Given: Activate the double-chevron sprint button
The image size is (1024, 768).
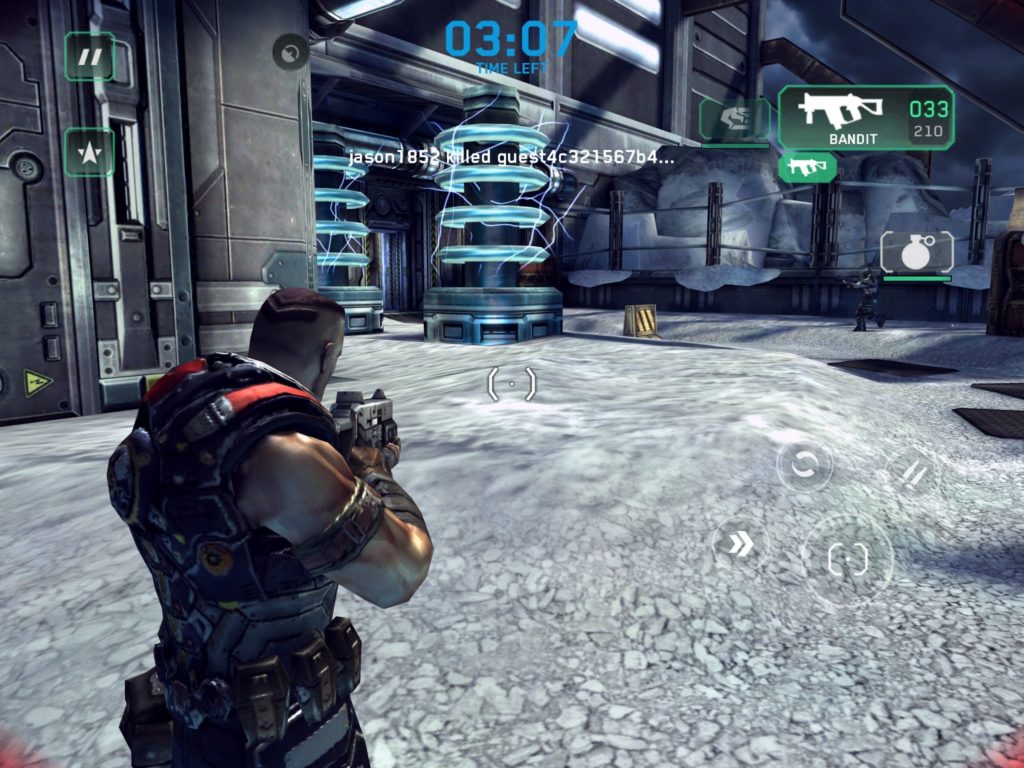Looking at the screenshot, I should (x=740, y=544).
